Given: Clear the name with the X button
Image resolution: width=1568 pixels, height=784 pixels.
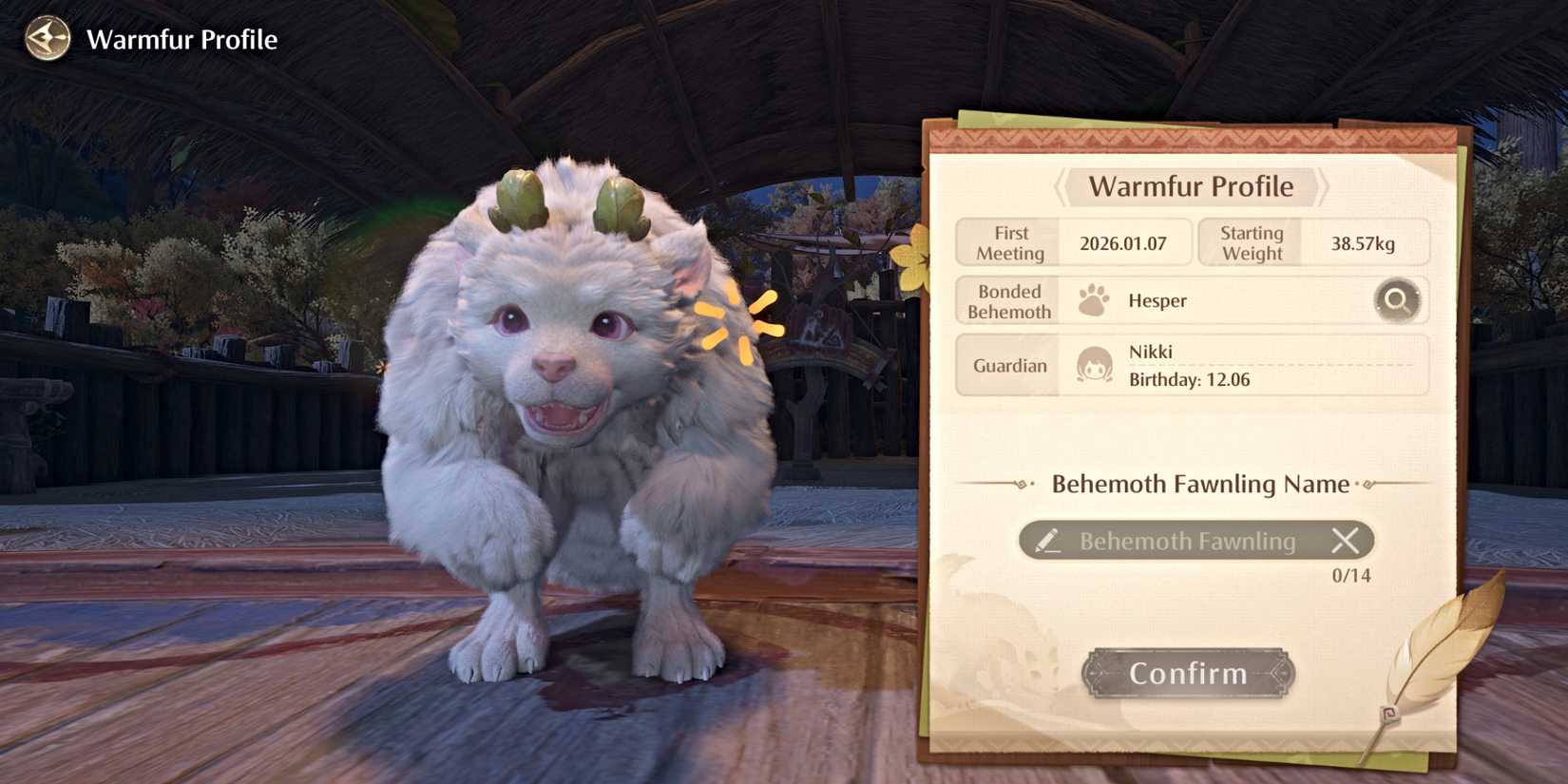Looking at the screenshot, I should (x=1347, y=541).
